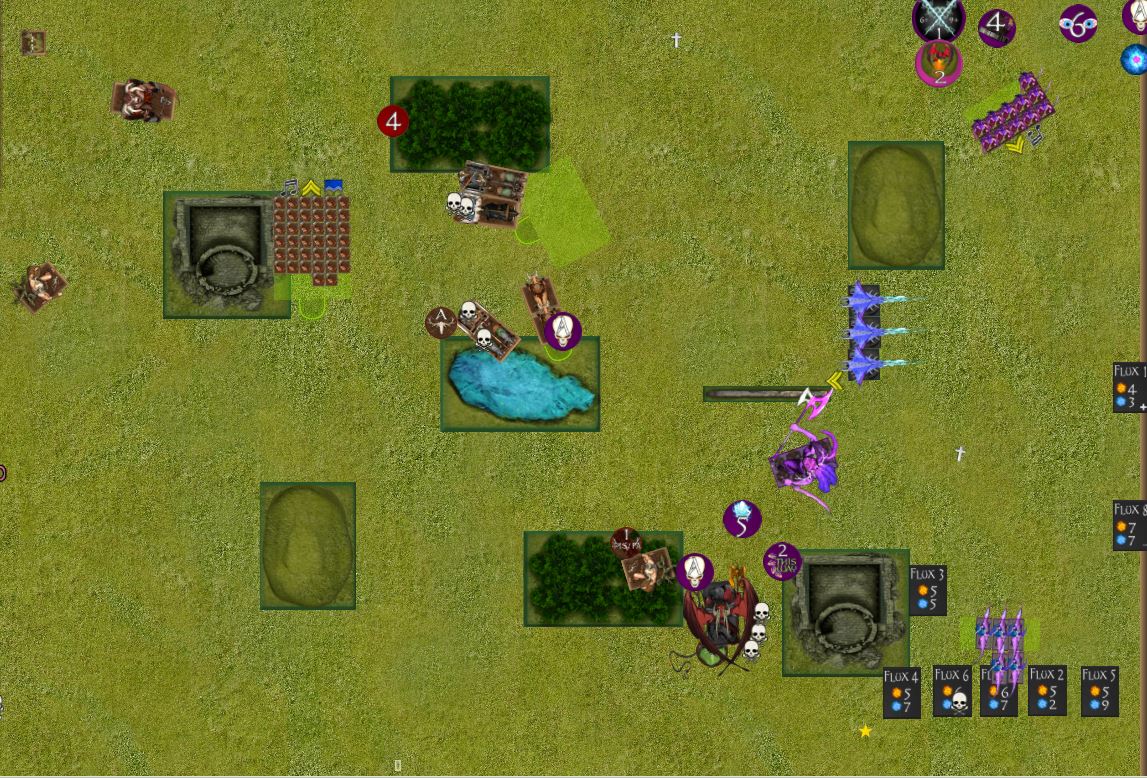Select the purple number 4 token

click(996, 27)
